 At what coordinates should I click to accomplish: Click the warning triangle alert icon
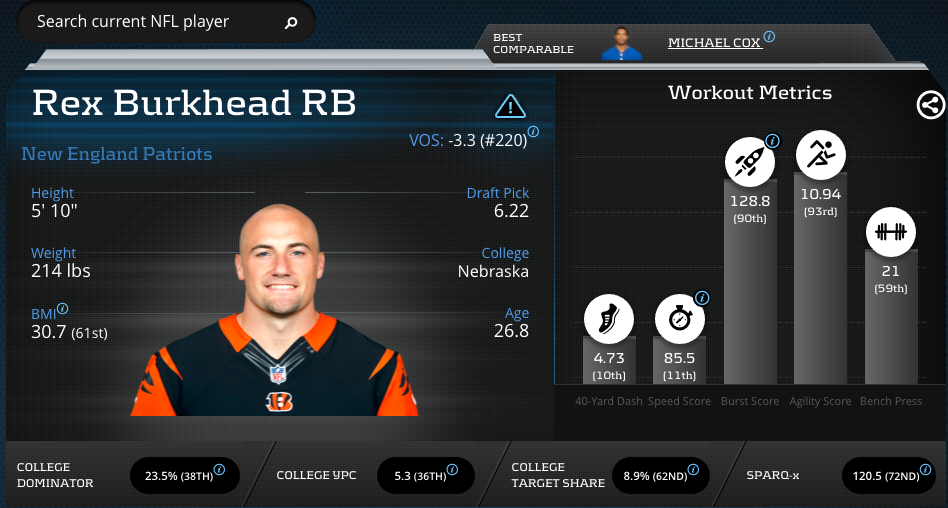coord(510,106)
